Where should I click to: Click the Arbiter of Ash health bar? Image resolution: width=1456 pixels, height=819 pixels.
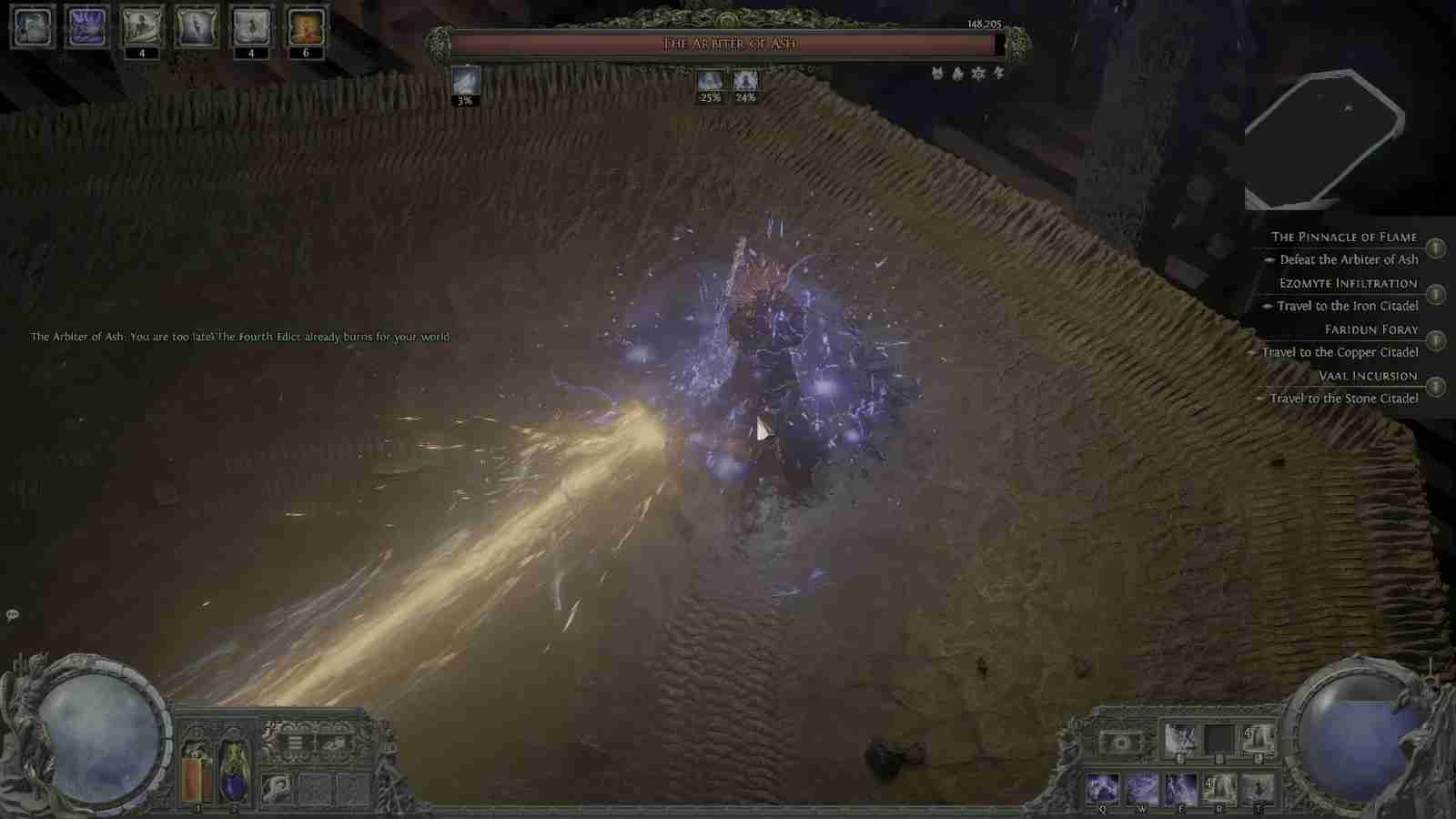[728, 43]
